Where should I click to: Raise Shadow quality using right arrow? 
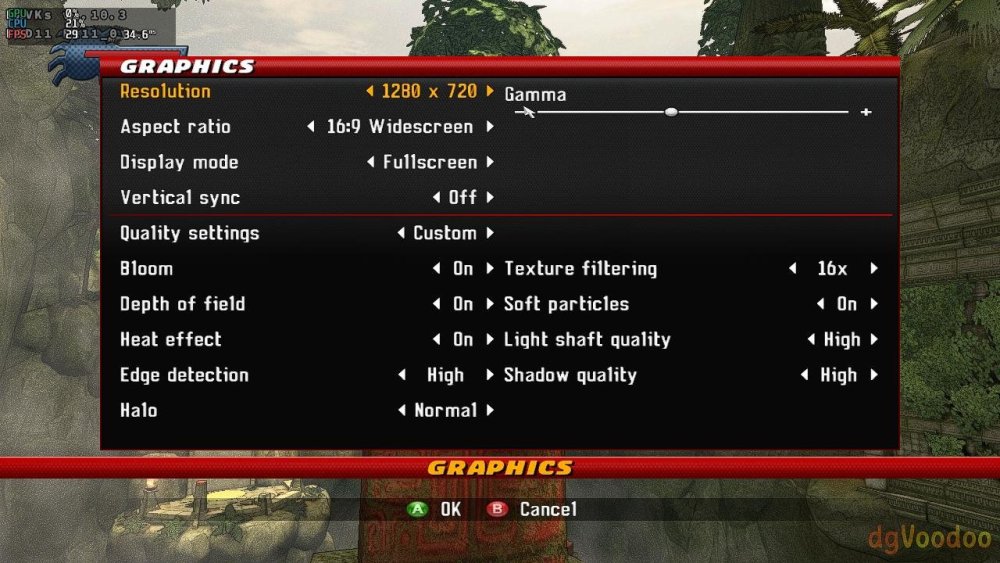coord(874,375)
